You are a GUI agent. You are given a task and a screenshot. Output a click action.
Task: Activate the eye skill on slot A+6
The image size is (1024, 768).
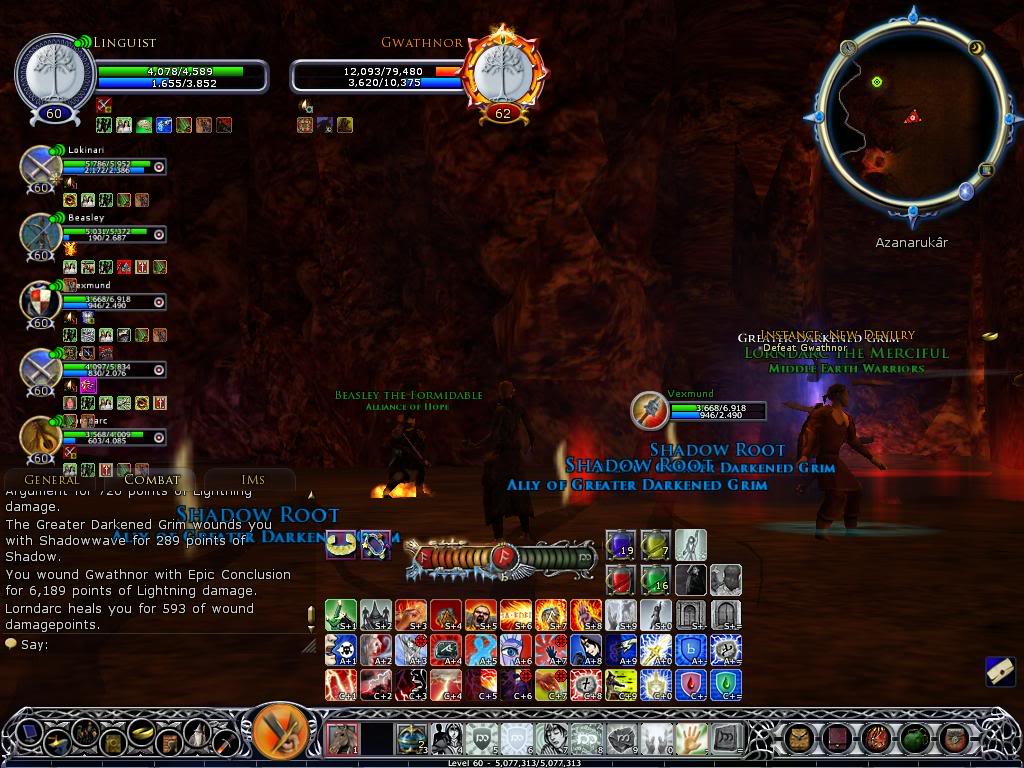pos(515,649)
